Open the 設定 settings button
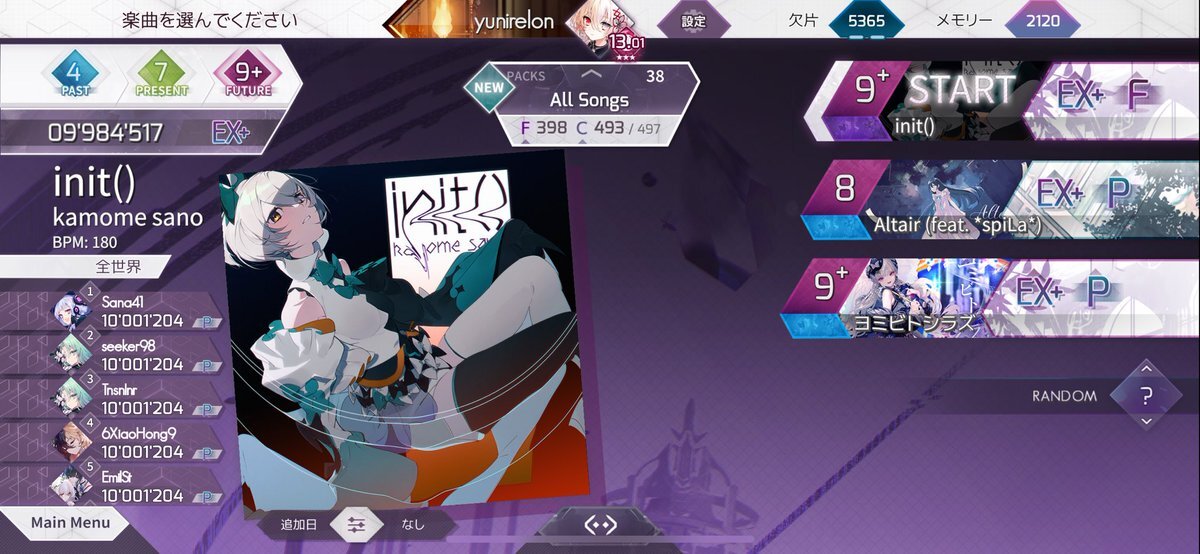The width and height of the screenshot is (1200, 554). click(x=693, y=20)
